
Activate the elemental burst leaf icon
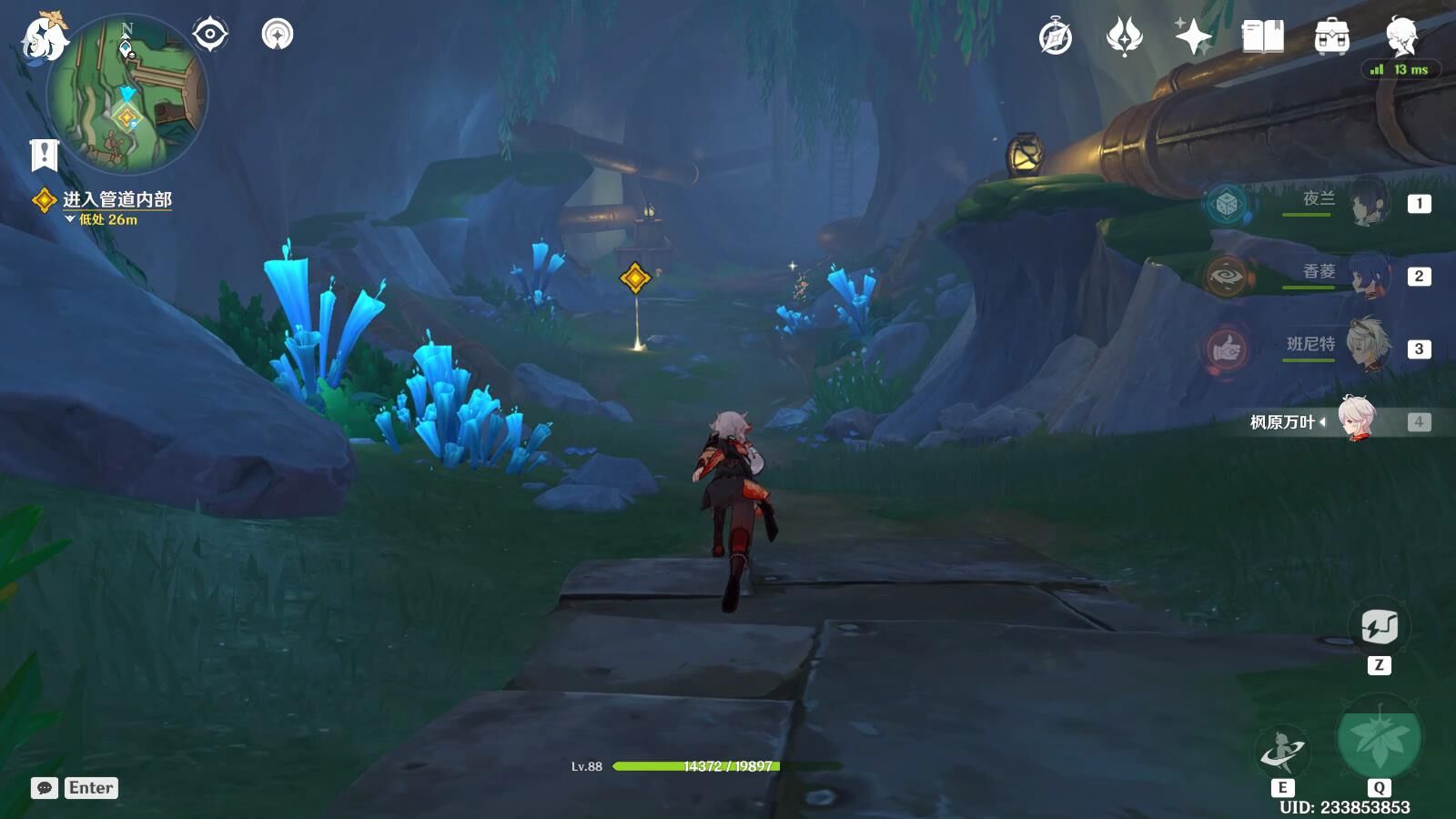coord(1380,739)
